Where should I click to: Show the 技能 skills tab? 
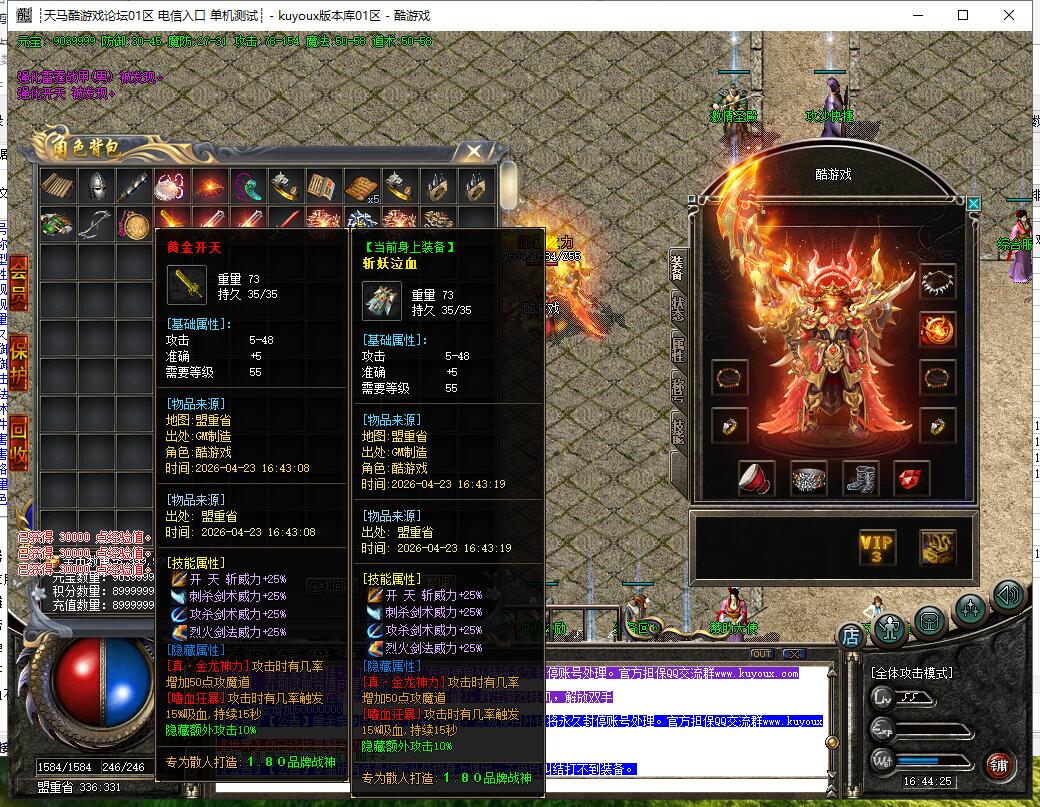[678, 428]
